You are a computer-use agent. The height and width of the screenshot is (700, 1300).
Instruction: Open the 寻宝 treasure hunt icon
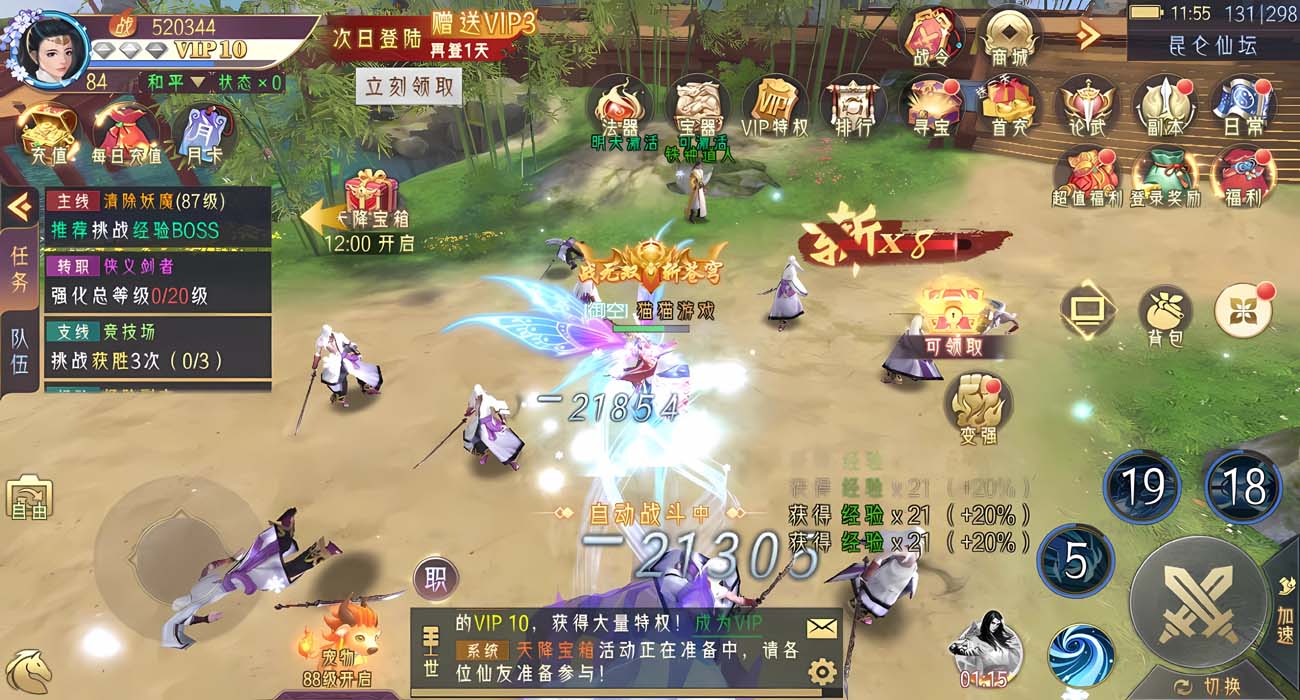click(x=930, y=106)
